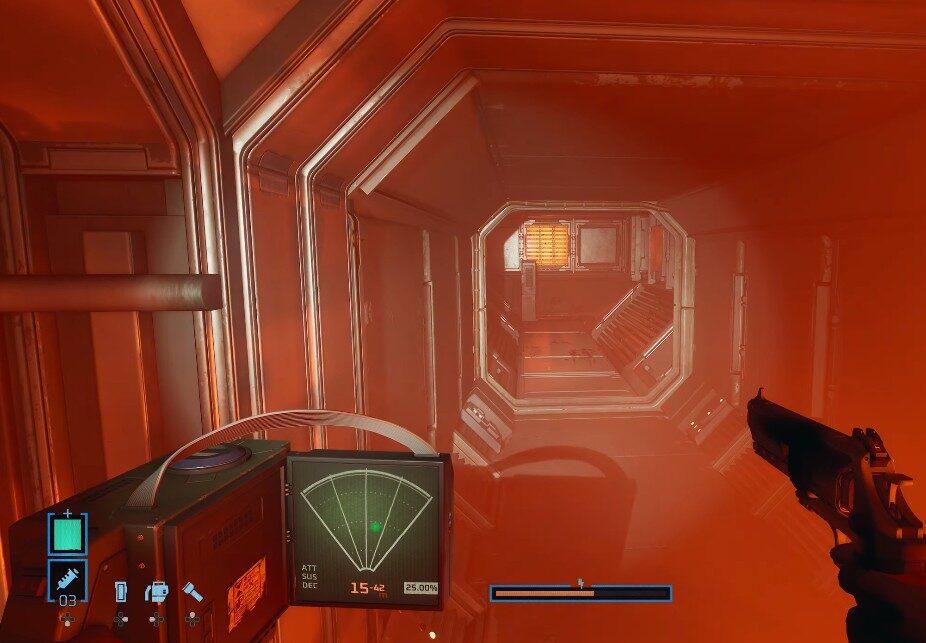
Task: Choose the motion tracker equipment icon
Action: coord(157,592)
